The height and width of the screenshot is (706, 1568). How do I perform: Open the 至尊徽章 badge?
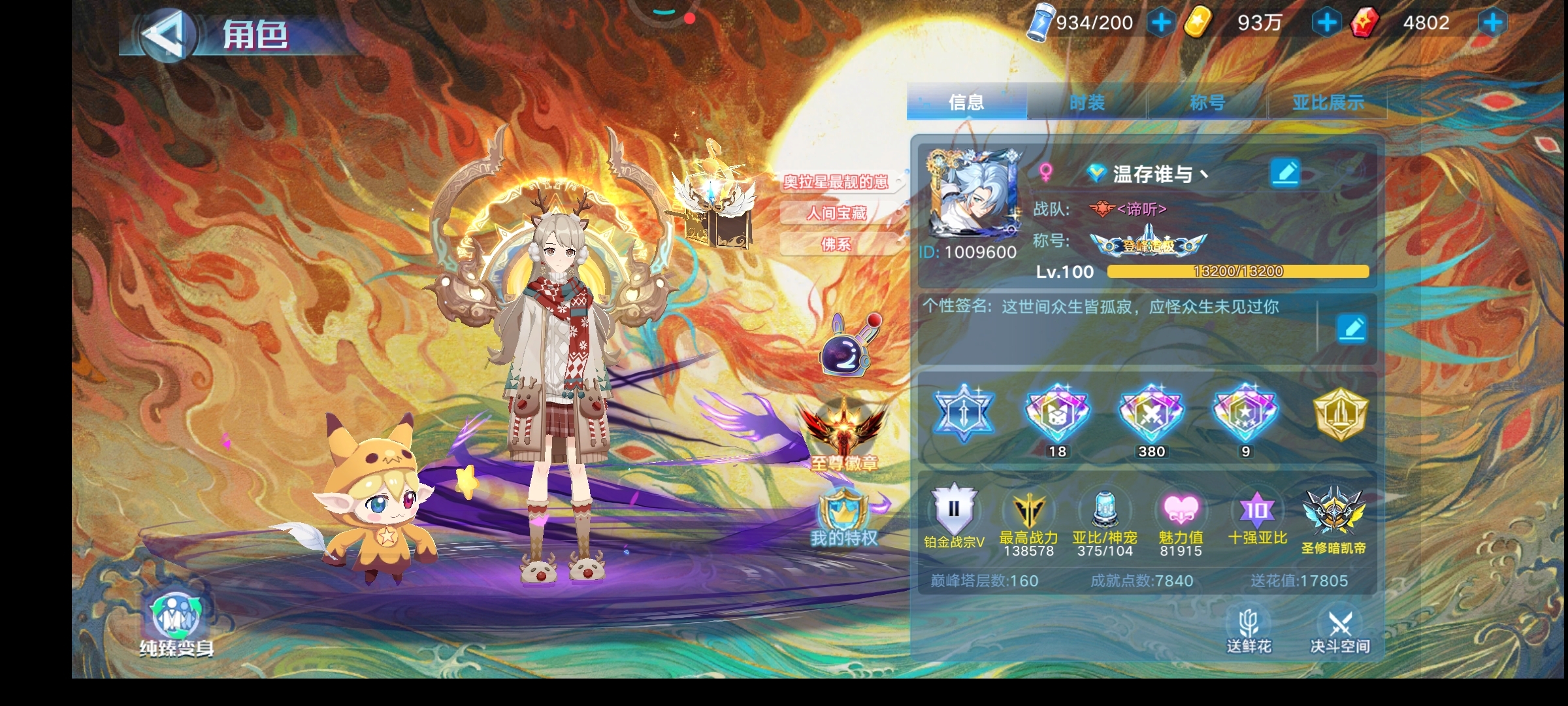pyautogui.click(x=844, y=435)
